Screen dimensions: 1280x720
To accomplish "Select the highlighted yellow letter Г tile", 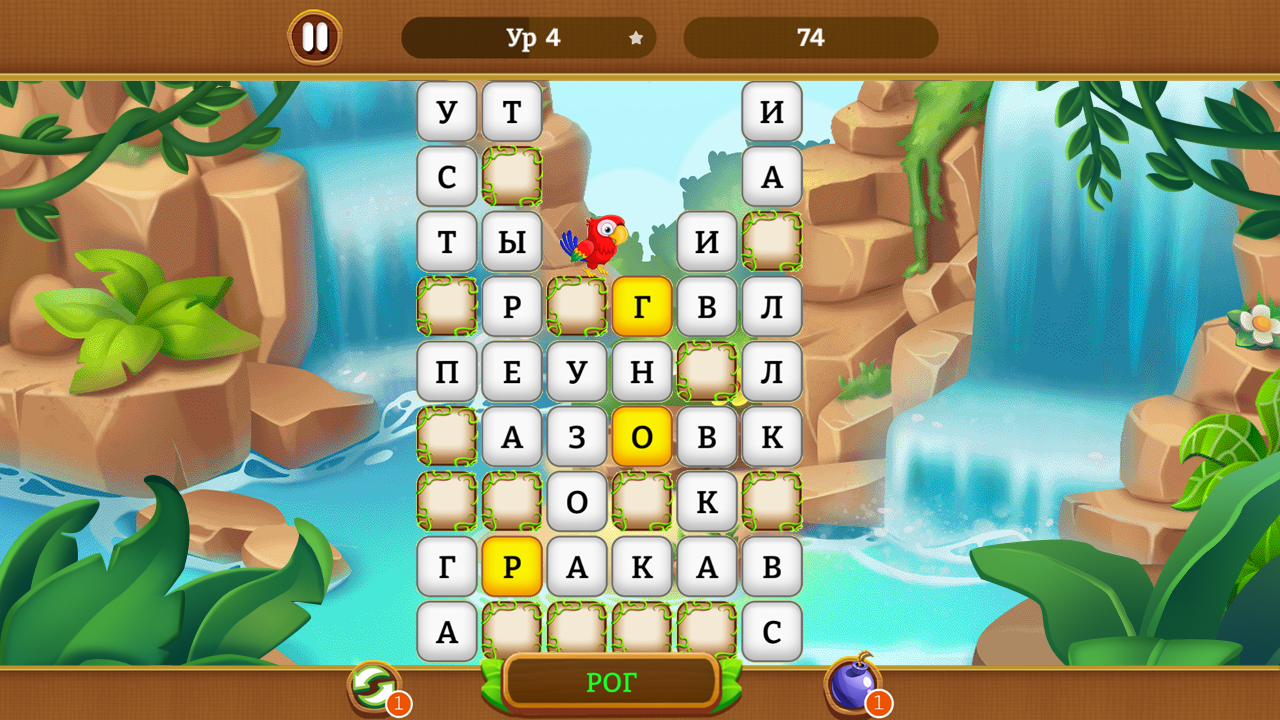I will coord(642,306).
